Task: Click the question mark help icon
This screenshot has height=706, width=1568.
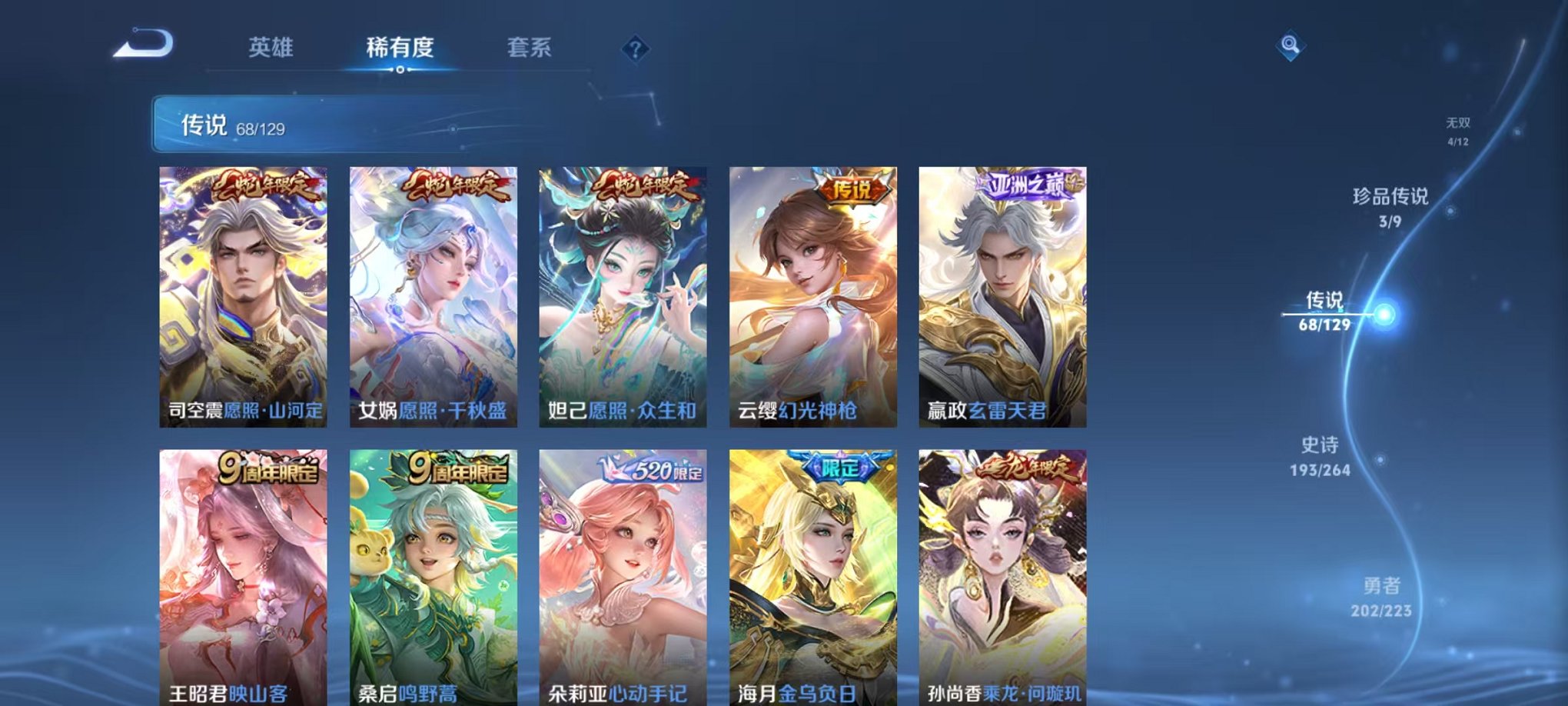Action: click(x=635, y=50)
